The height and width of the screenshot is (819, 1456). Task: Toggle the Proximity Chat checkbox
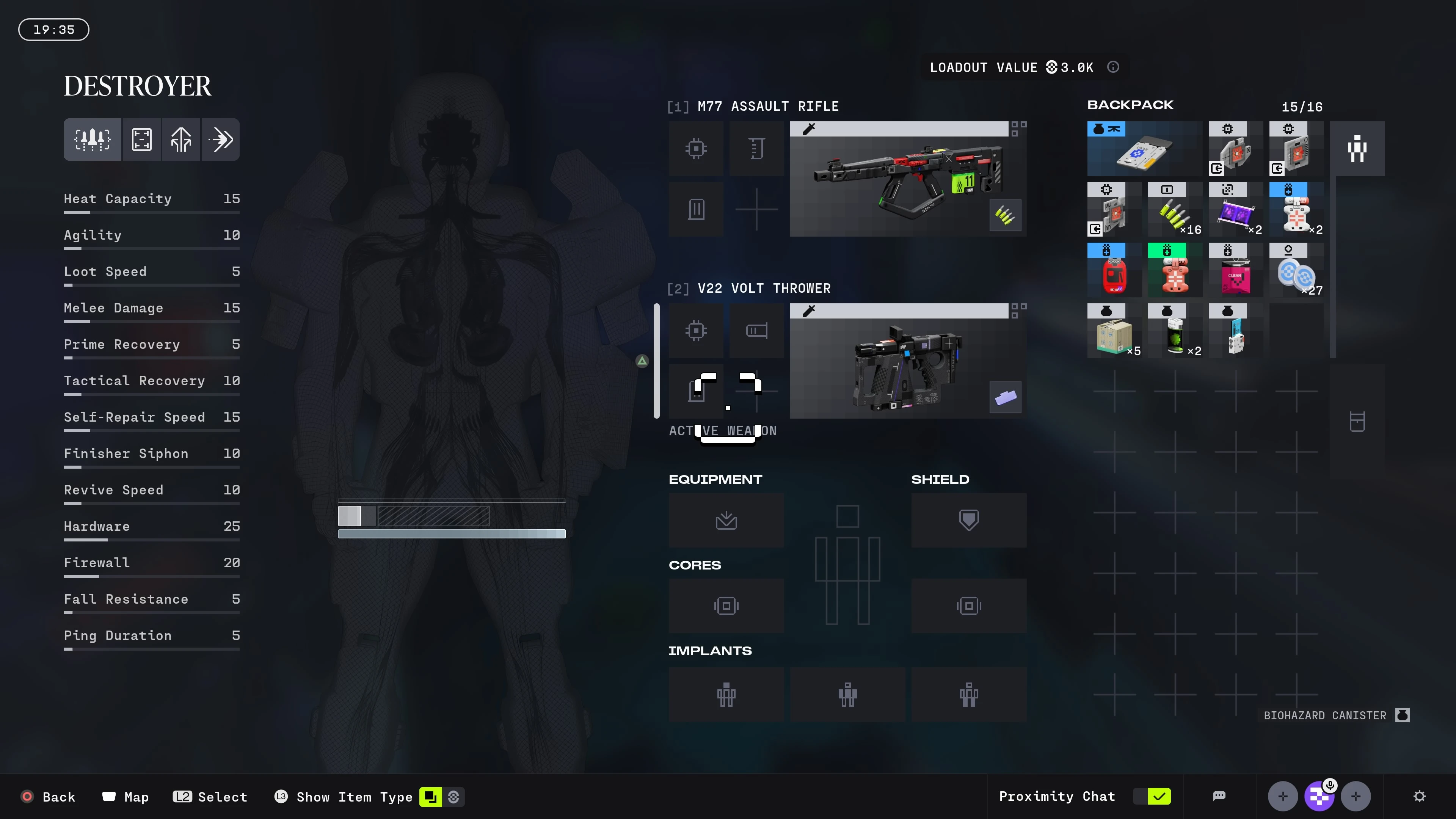[x=1158, y=796]
